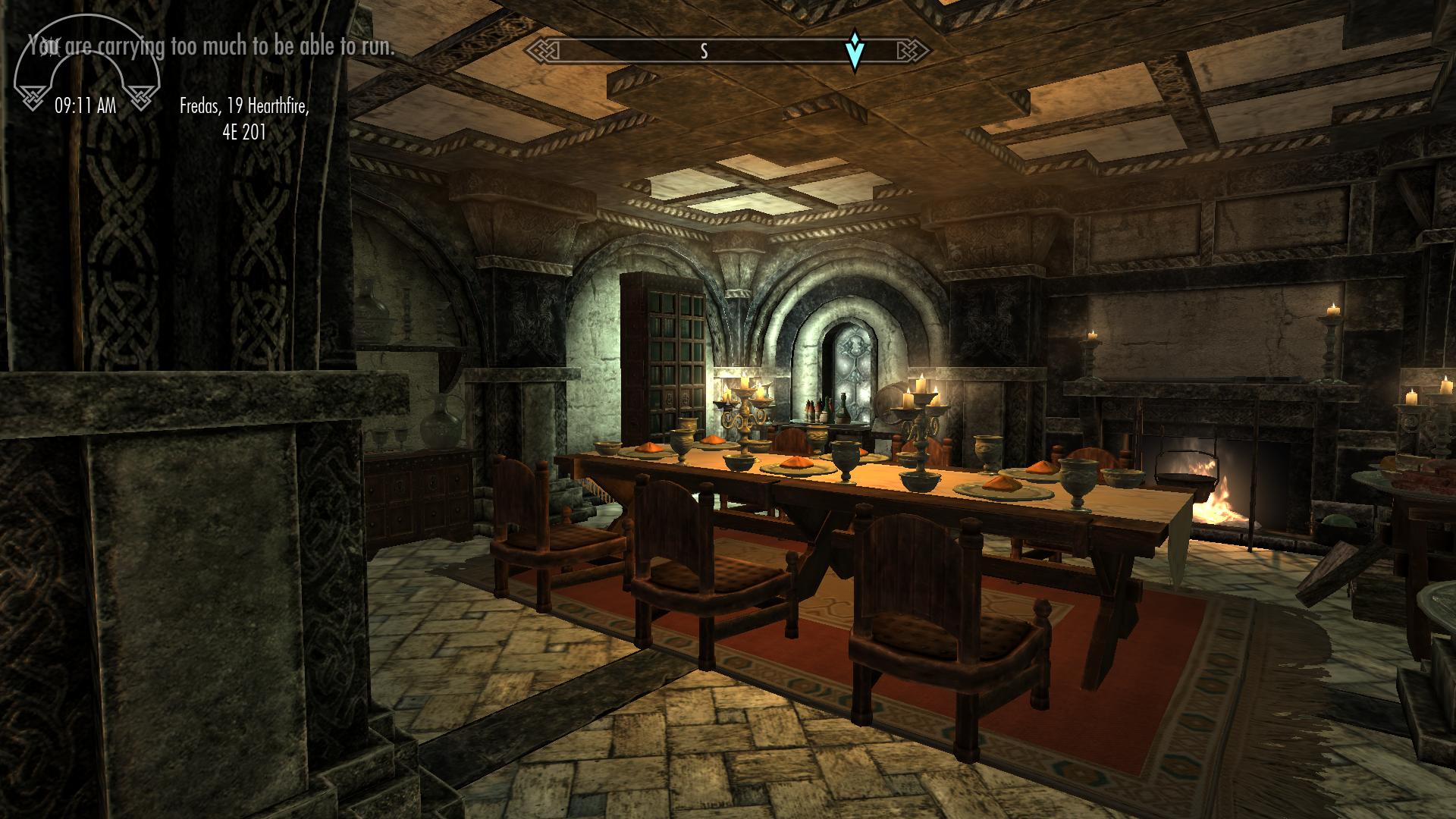1456x819 pixels.
Task: Select the compass bar's S heading letter
Action: [x=704, y=51]
